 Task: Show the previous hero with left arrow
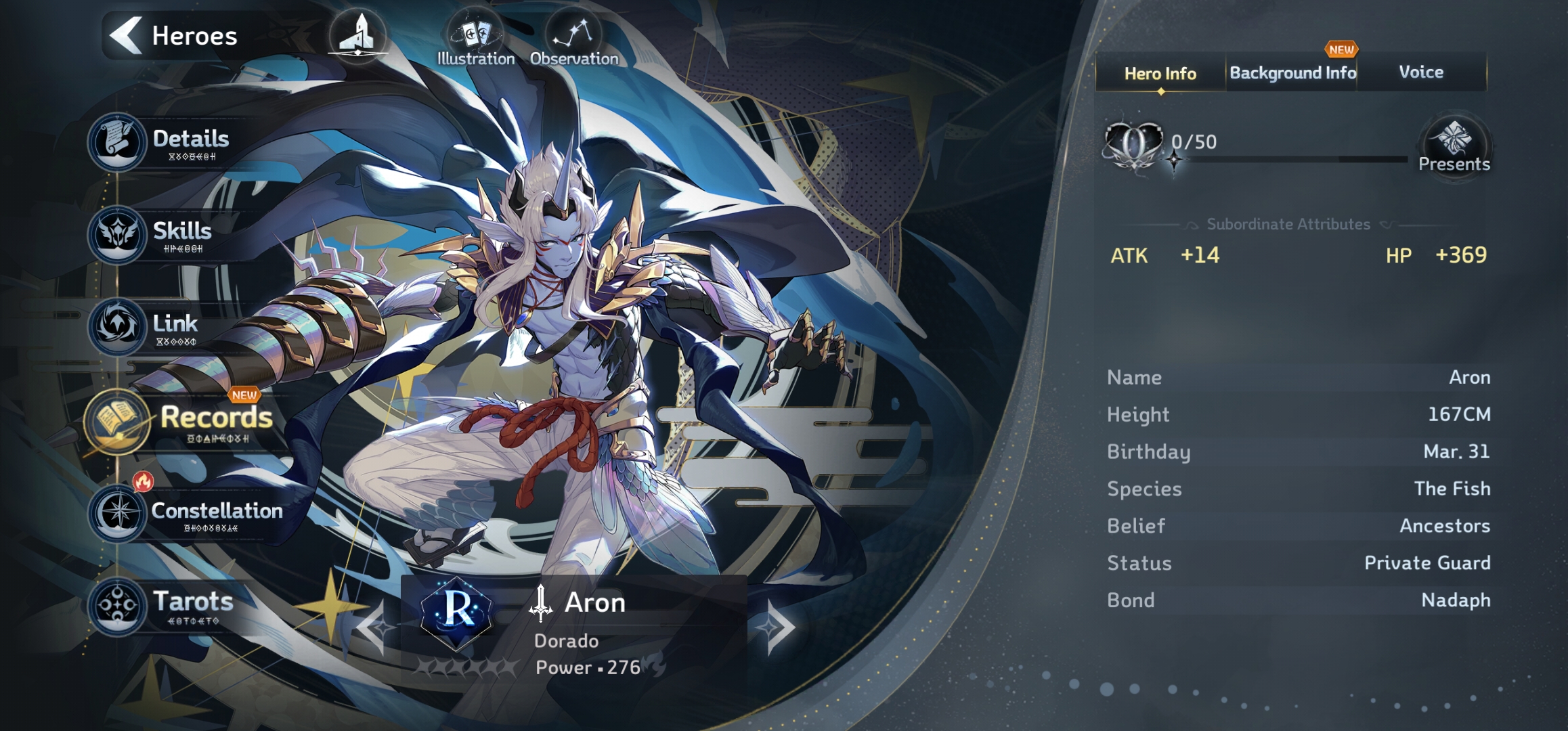374,627
